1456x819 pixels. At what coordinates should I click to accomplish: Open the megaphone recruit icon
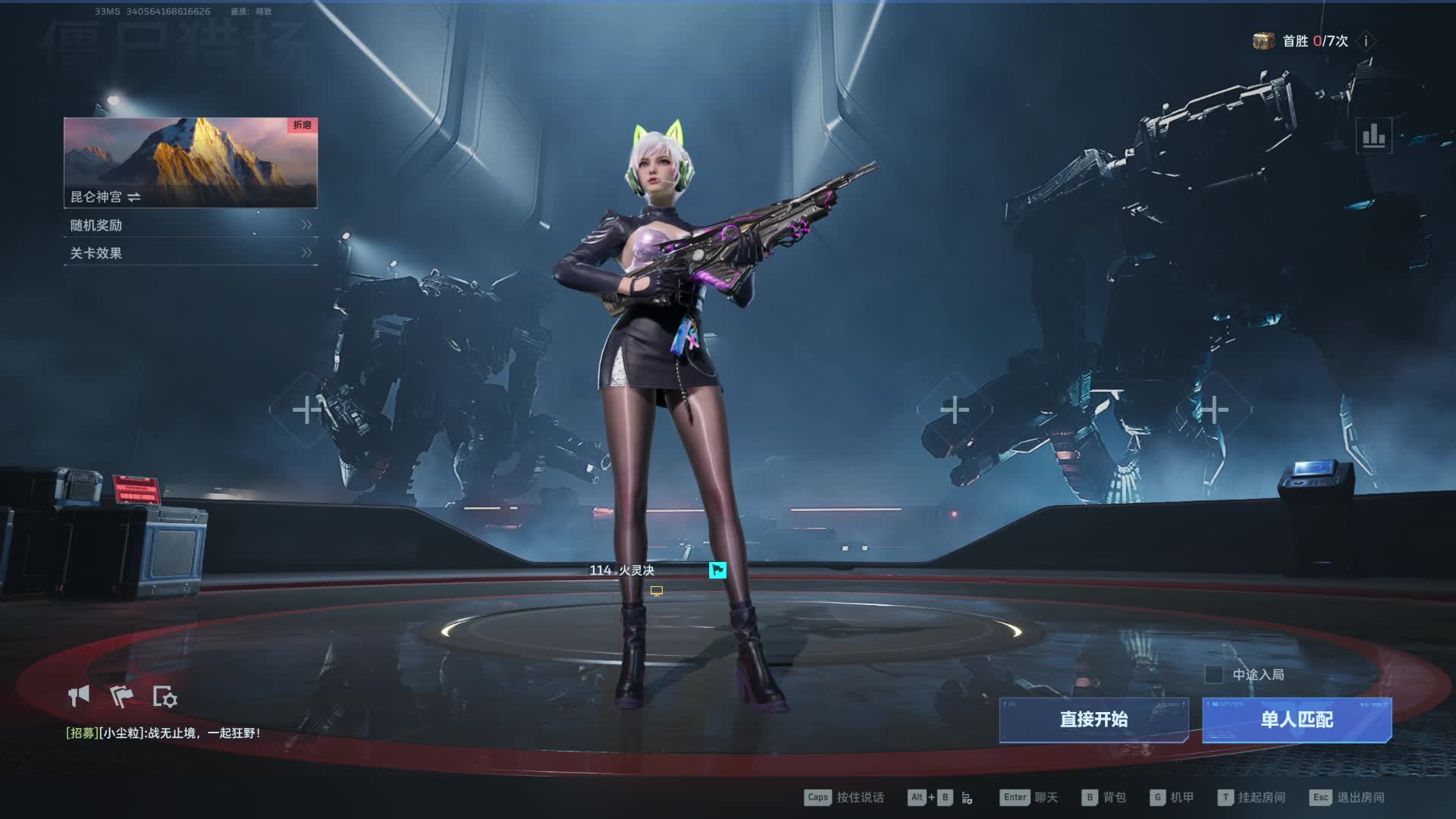(79, 696)
